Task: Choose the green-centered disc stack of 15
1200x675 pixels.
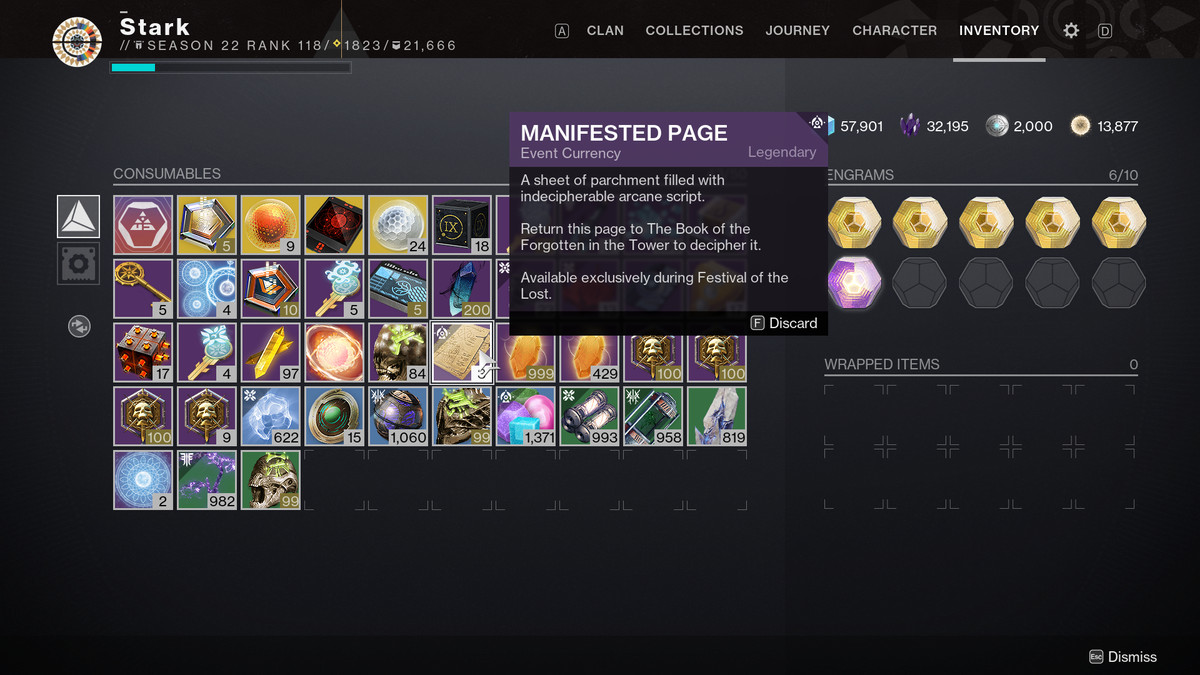Action: click(334, 416)
